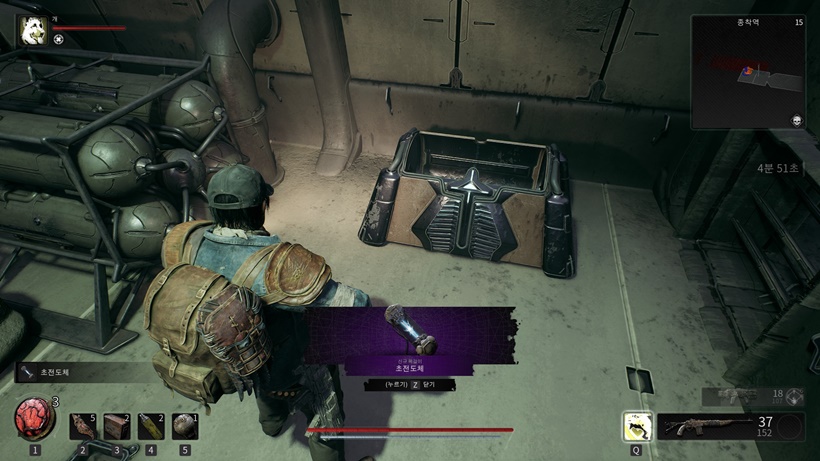
Task: Select the equipped rifle weapon panel
Action: click(715, 427)
